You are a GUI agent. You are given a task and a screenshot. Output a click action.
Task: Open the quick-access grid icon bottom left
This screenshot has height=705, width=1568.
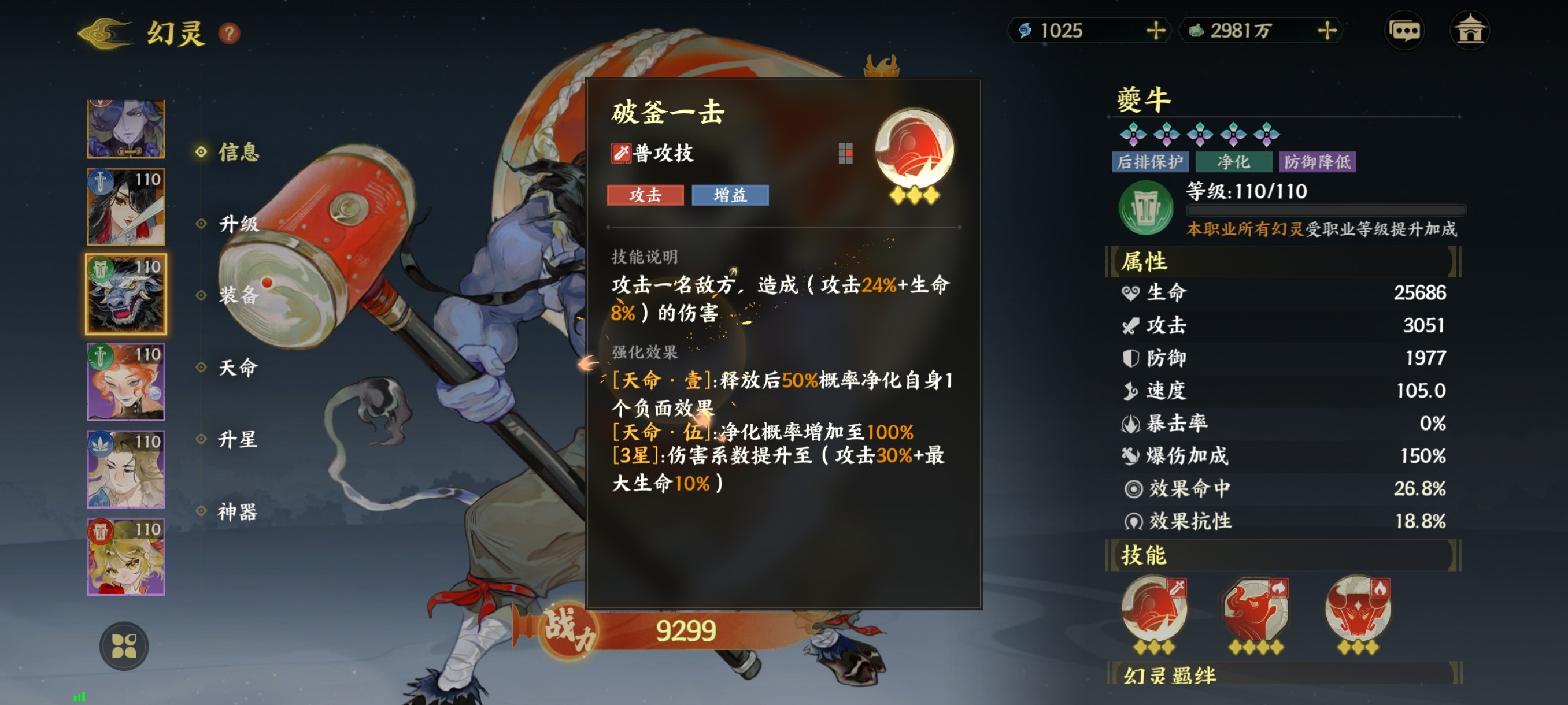(124, 646)
